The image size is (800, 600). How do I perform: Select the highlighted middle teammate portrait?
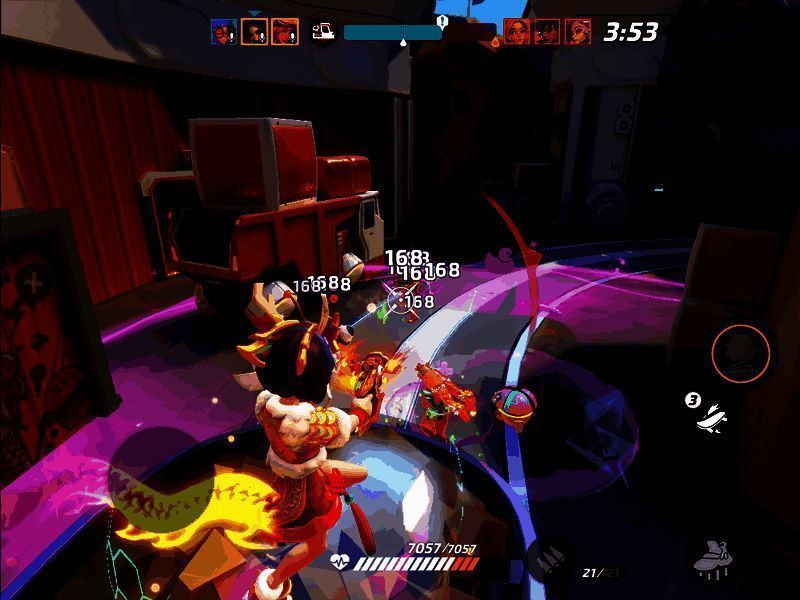pos(254,32)
